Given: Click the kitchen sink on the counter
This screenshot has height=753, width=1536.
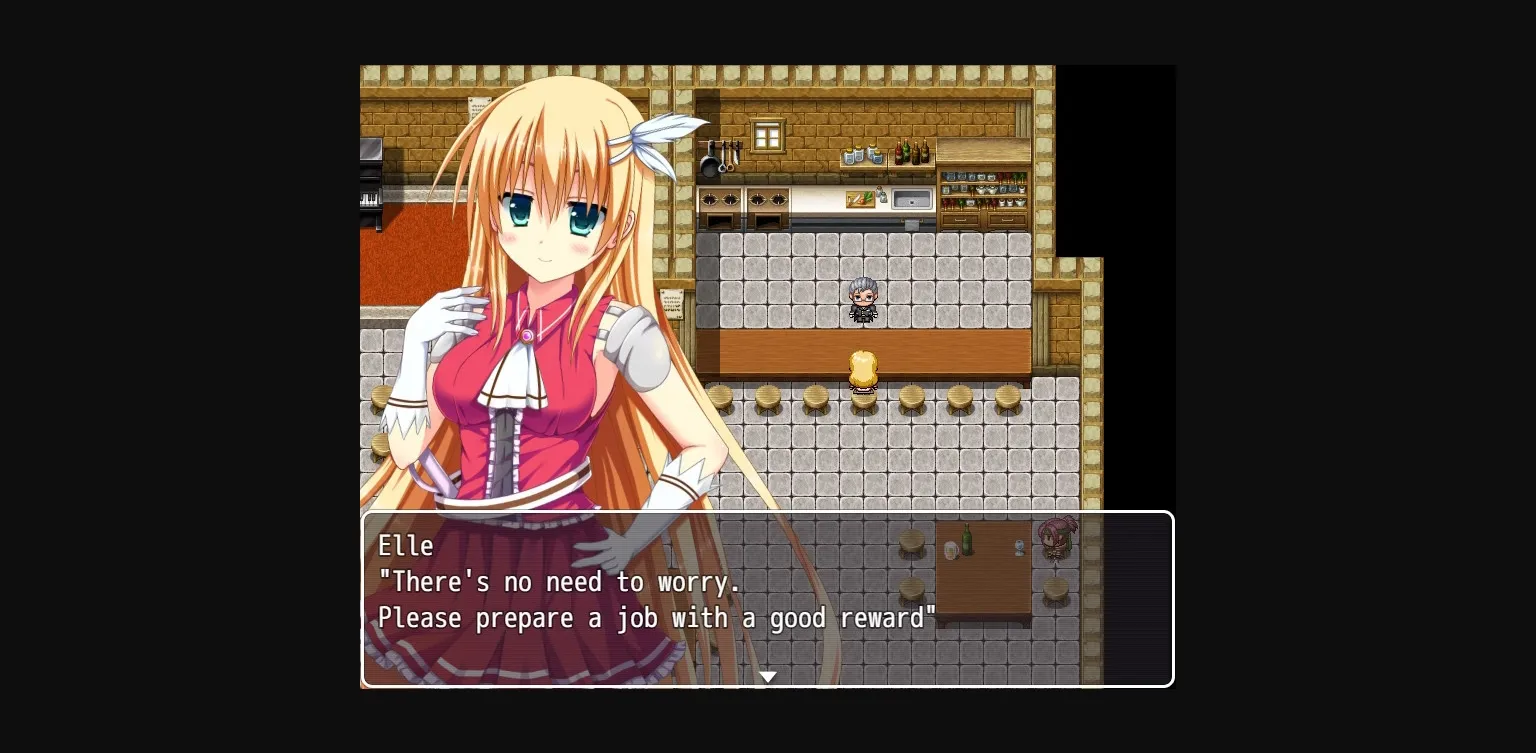Looking at the screenshot, I should coord(911,198).
